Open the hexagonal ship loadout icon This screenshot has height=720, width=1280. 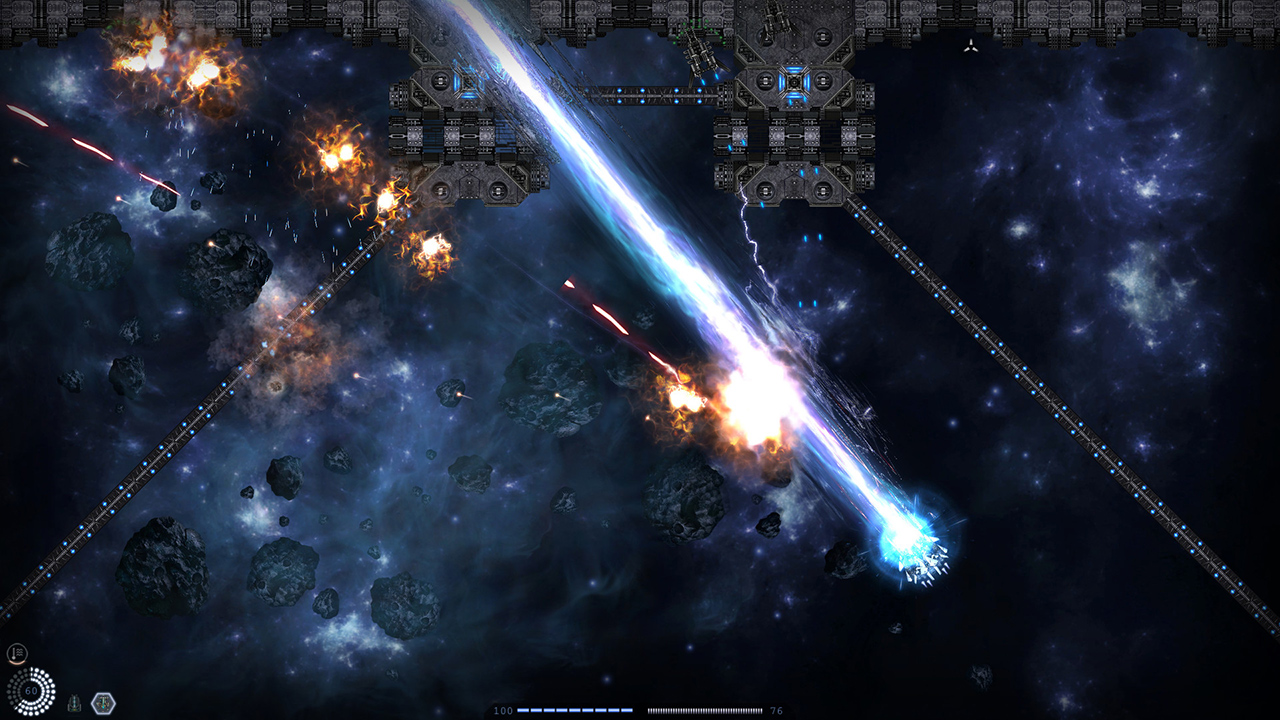pos(103,703)
